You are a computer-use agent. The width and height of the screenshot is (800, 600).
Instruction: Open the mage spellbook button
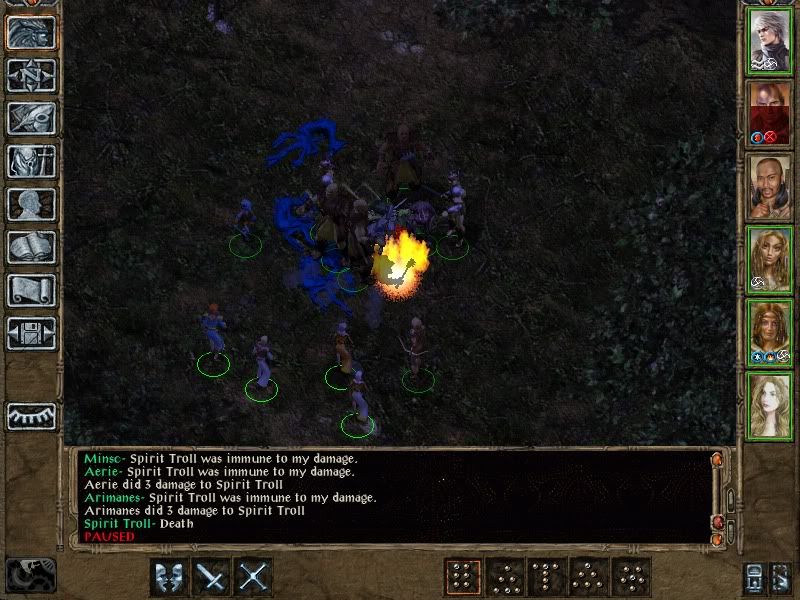[31, 247]
